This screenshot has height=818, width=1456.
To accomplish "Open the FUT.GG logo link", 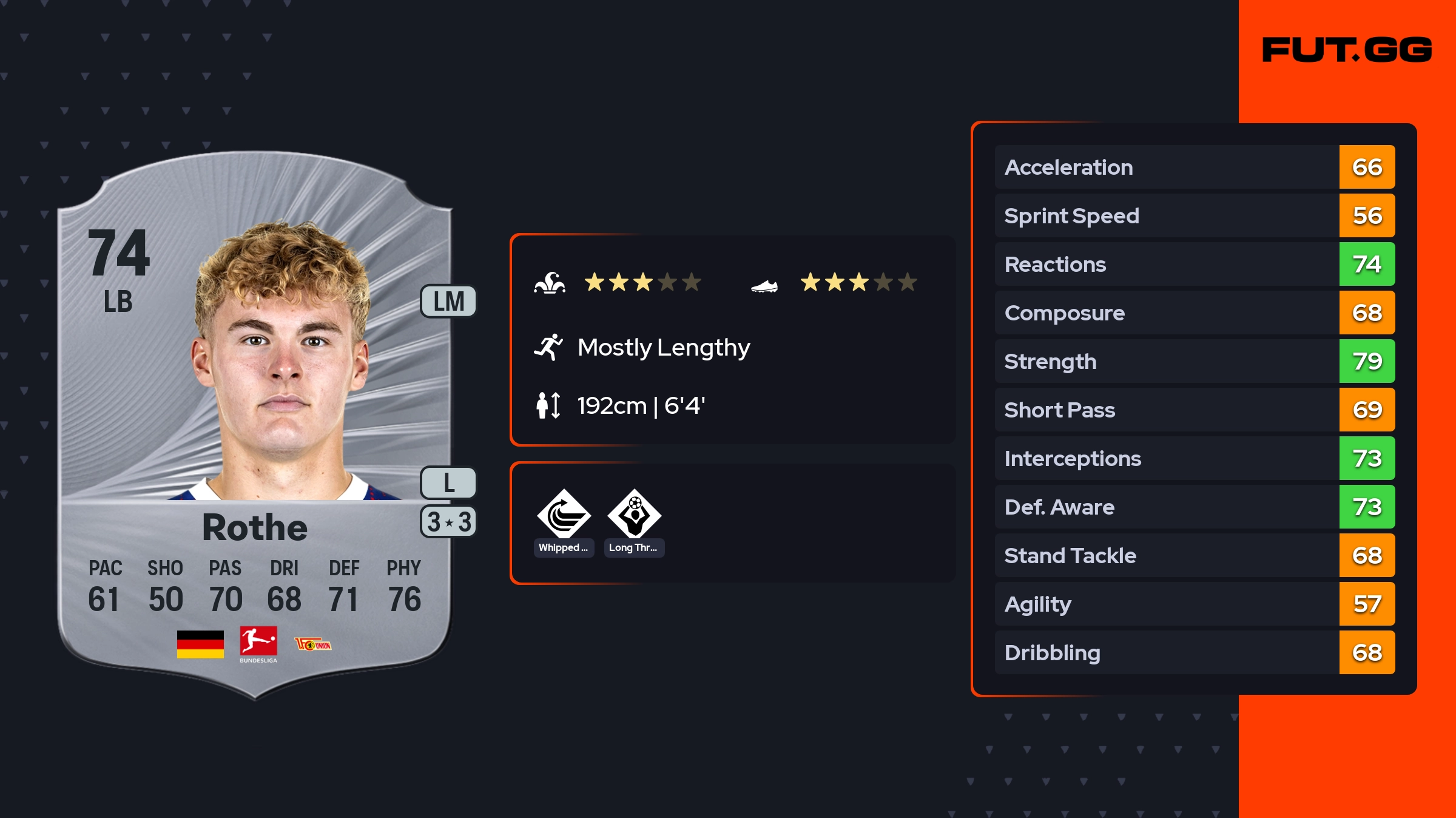I will pyautogui.click(x=1347, y=50).
